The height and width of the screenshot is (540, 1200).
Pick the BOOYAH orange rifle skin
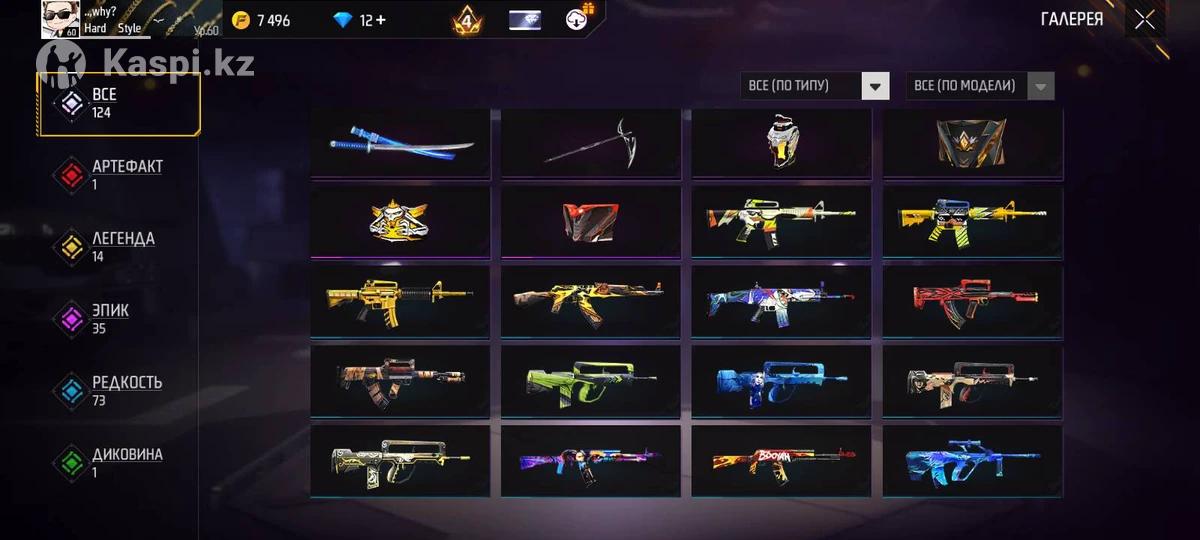(x=781, y=461)
